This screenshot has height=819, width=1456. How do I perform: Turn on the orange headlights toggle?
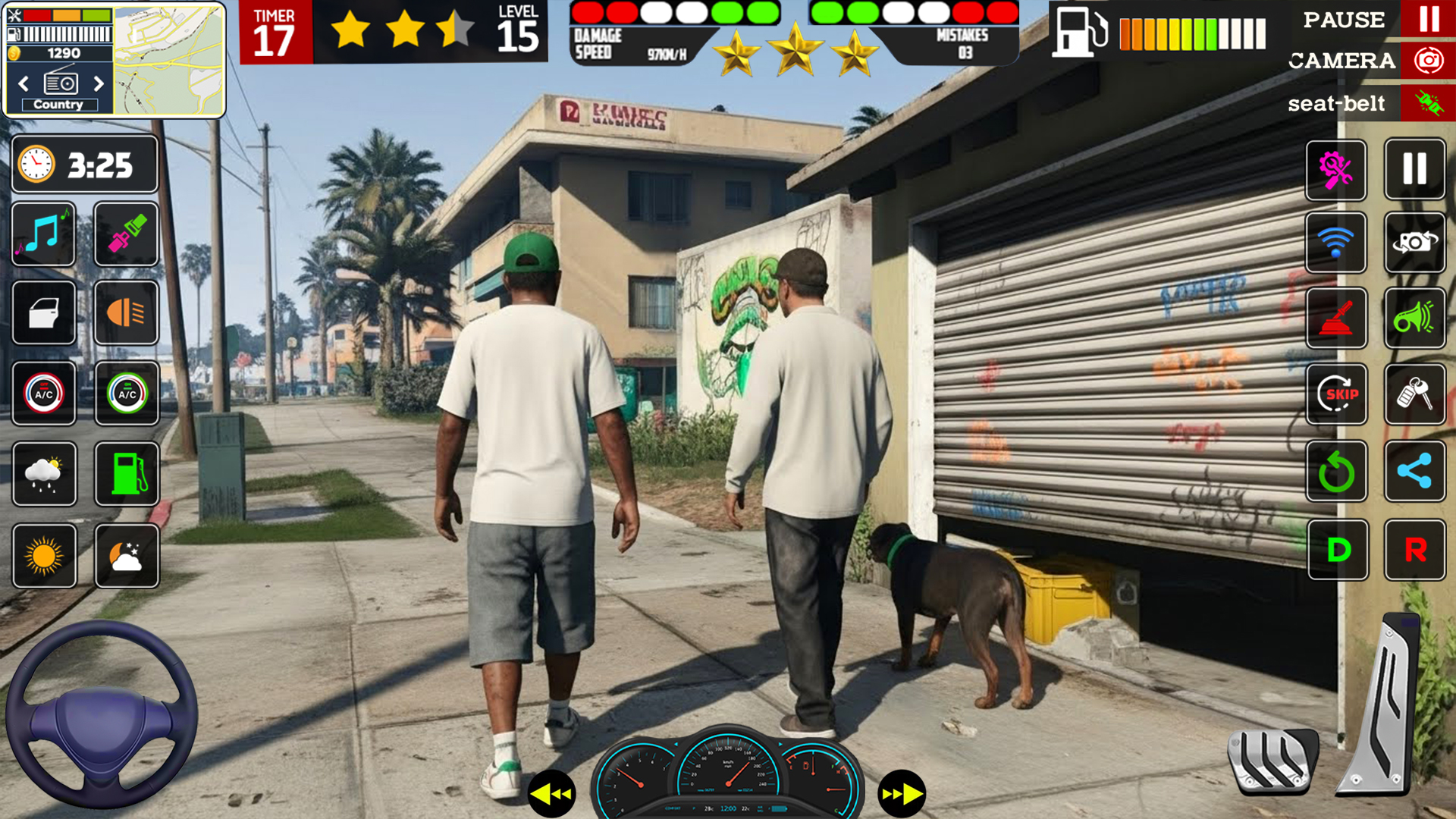126,314
